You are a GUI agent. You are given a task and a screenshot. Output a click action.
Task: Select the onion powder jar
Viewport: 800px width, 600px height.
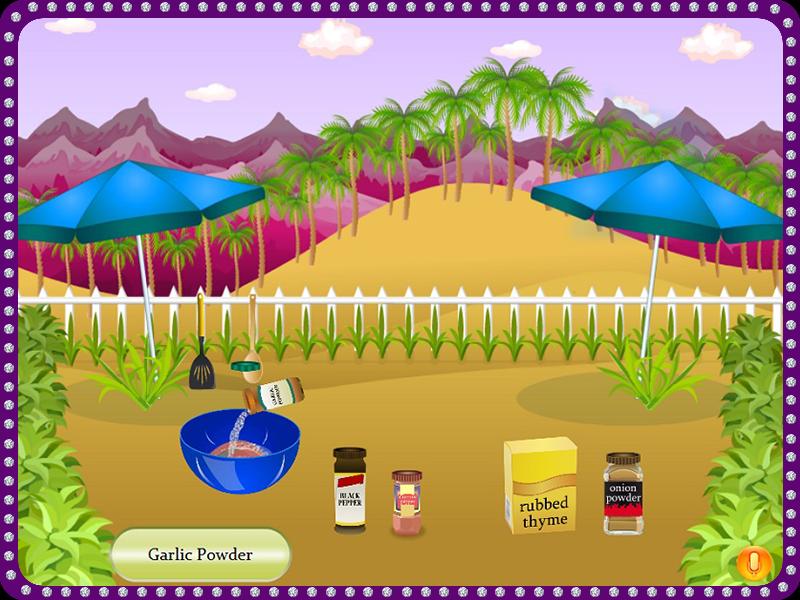click(x=623, y=493)
